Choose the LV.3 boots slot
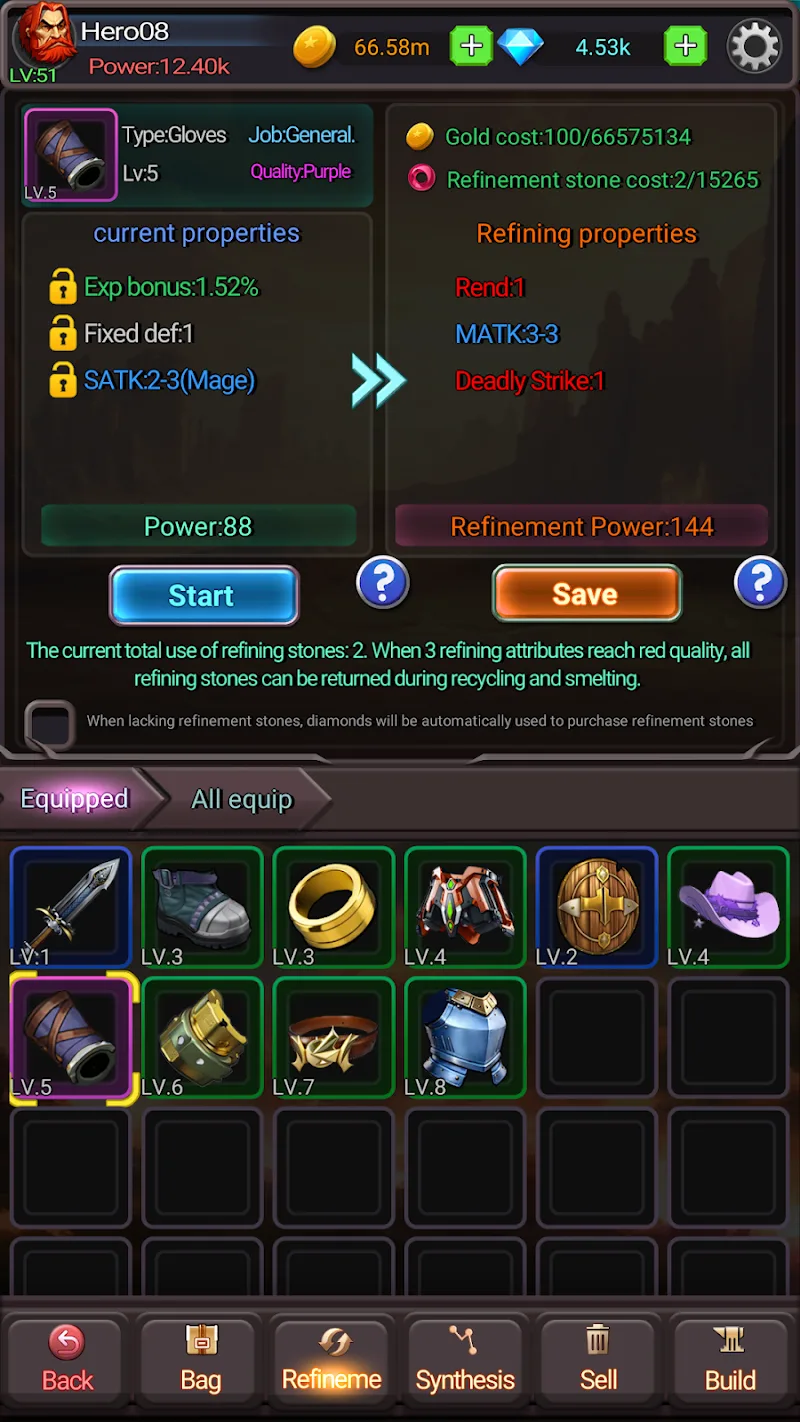800x1422 pixels. (202, 908)
